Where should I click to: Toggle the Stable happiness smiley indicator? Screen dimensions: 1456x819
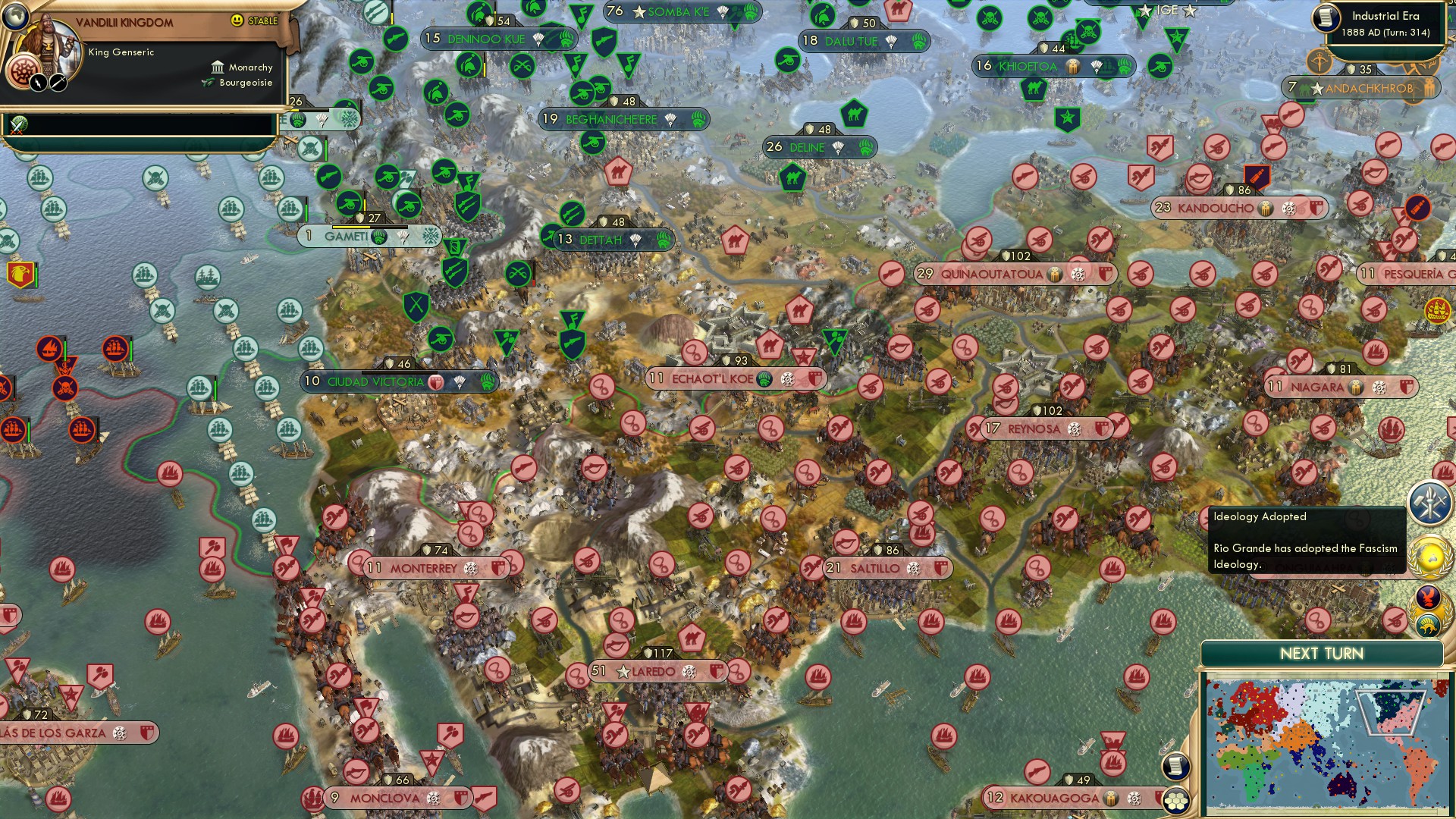237,20
